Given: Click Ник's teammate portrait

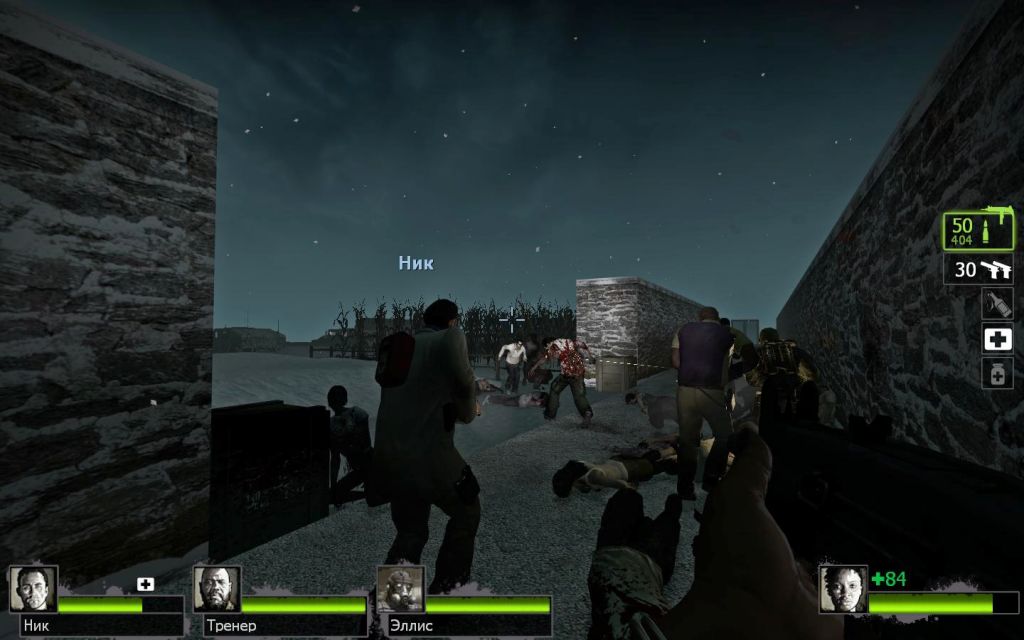Looking at the screenshot, I should (x=33, y=589).
